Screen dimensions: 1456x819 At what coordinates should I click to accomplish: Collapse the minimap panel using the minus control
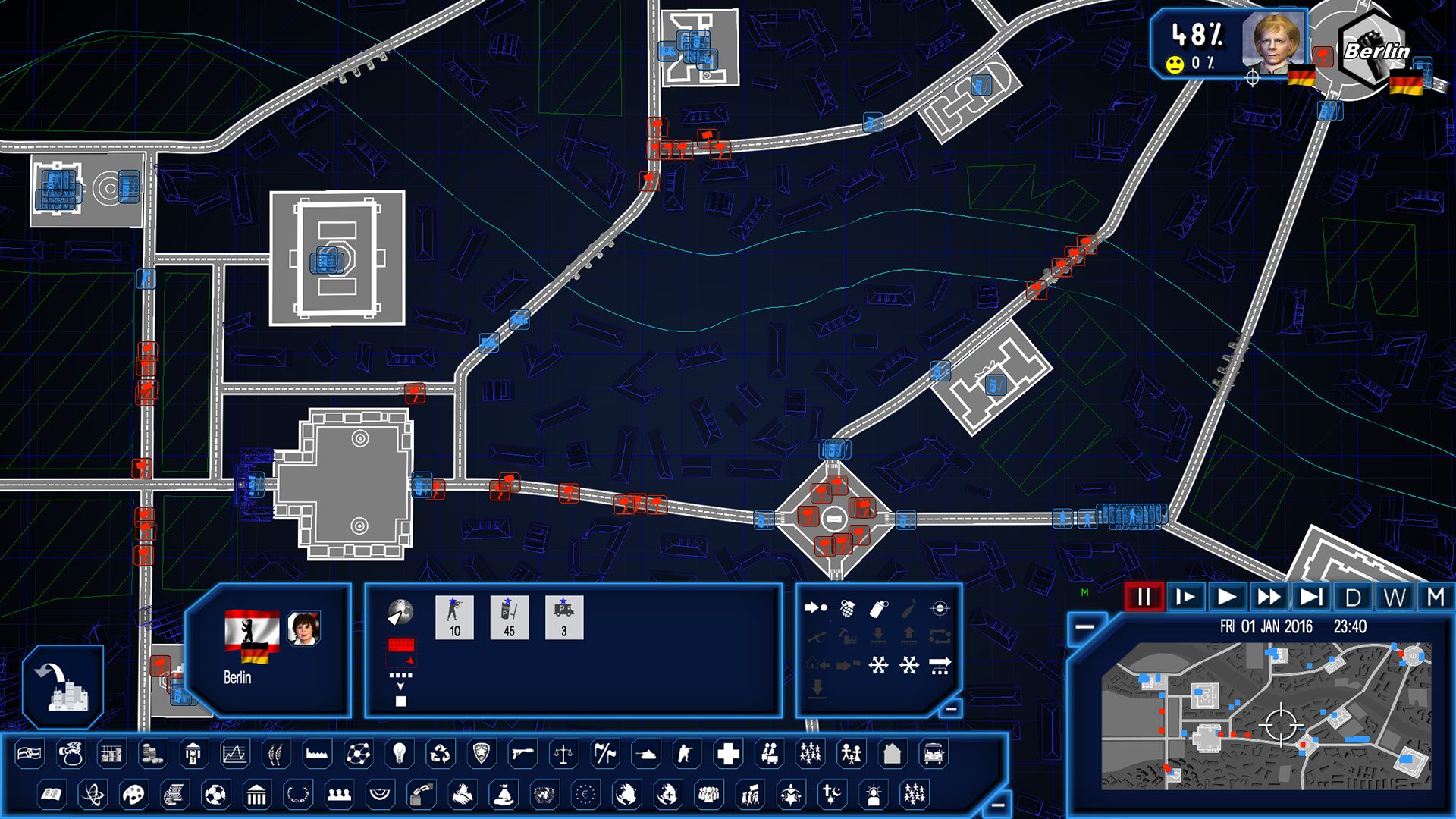point(1084,626)
